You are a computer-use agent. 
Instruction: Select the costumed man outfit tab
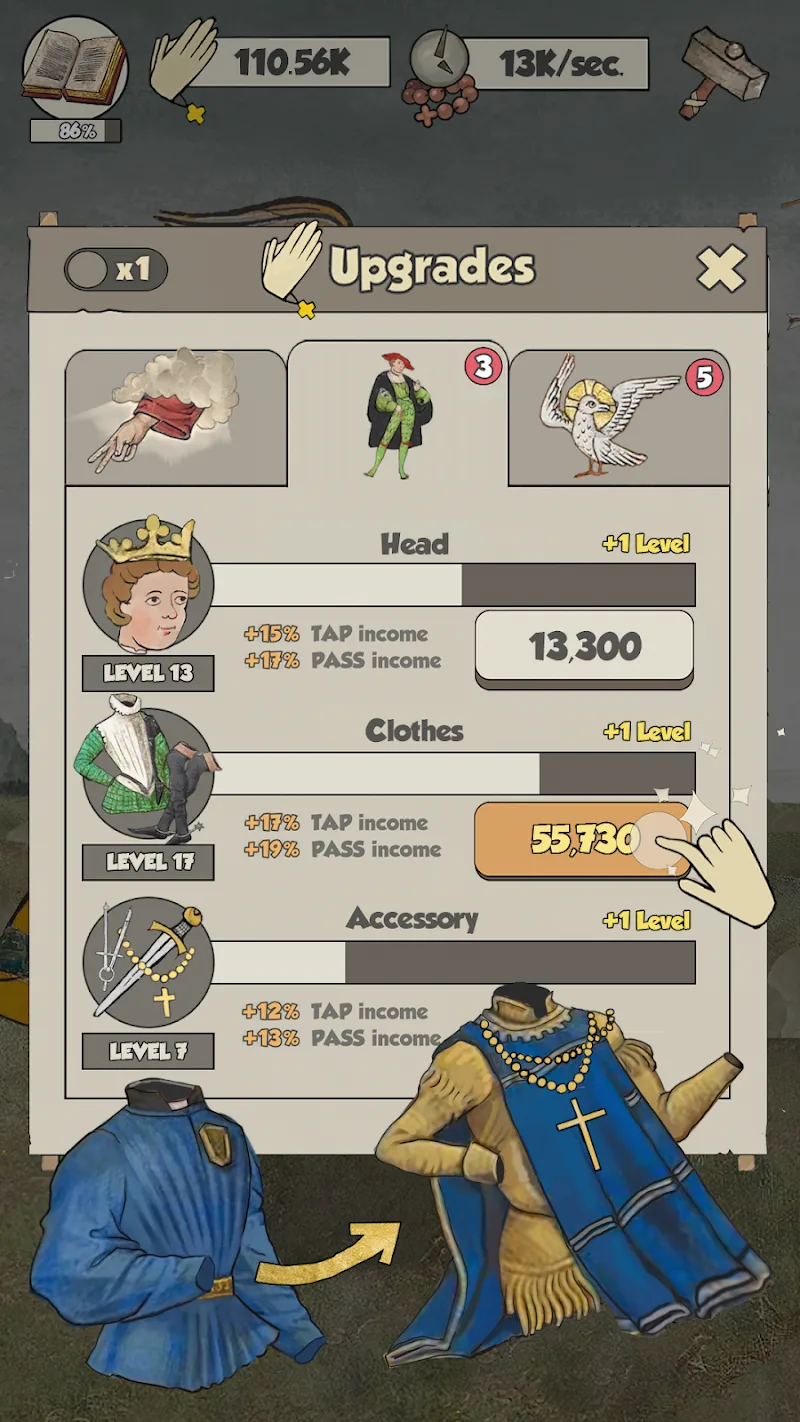pyautogui.click(x=398, y=413)
